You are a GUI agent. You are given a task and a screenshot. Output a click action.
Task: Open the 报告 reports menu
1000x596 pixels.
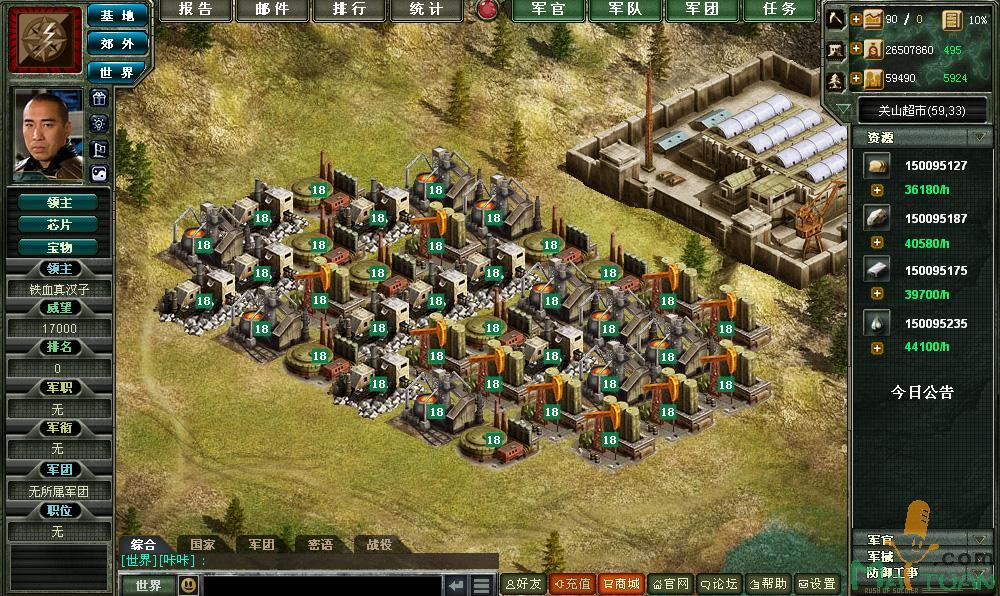tap(195, 10)
